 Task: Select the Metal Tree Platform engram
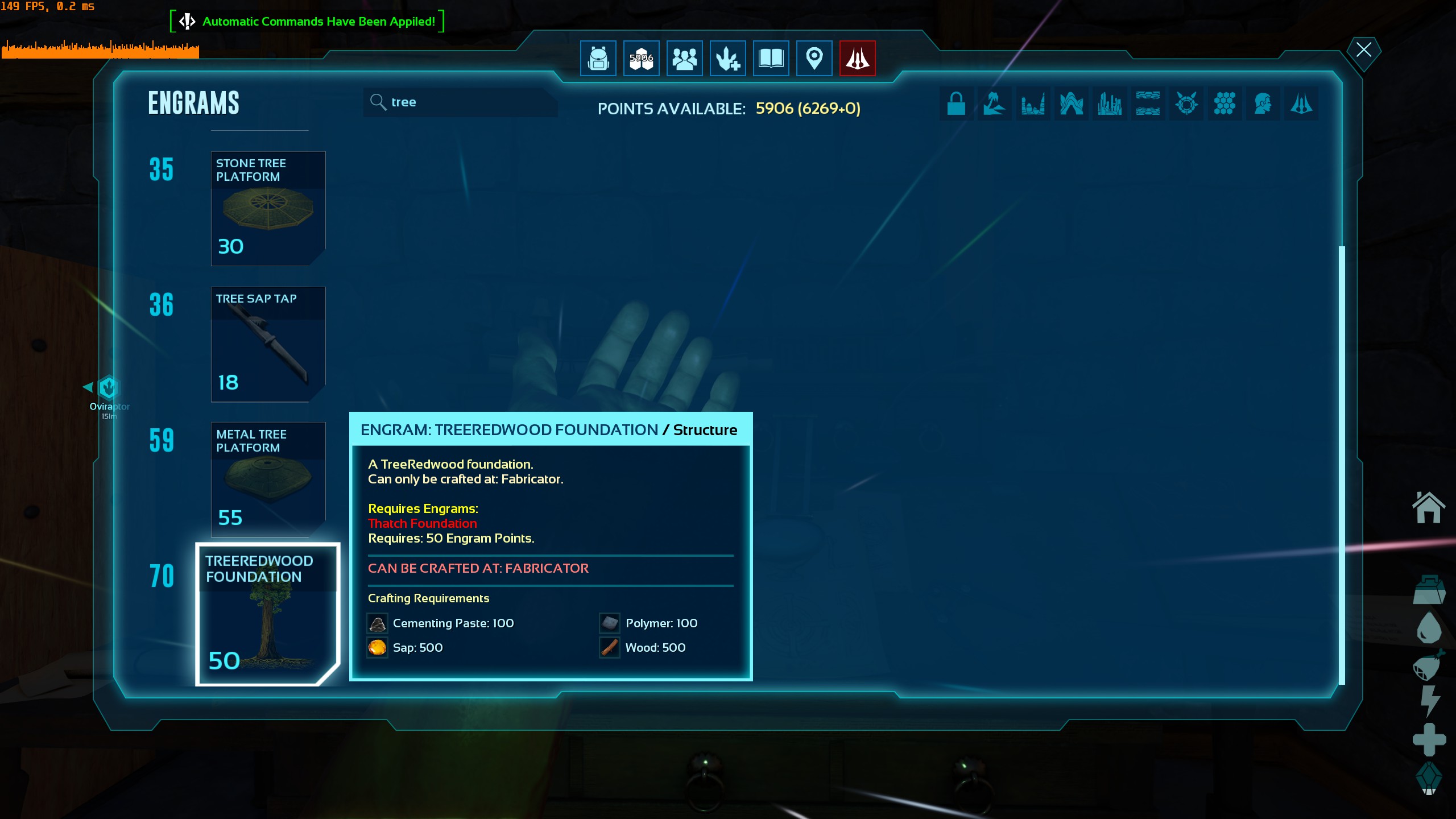268,479
